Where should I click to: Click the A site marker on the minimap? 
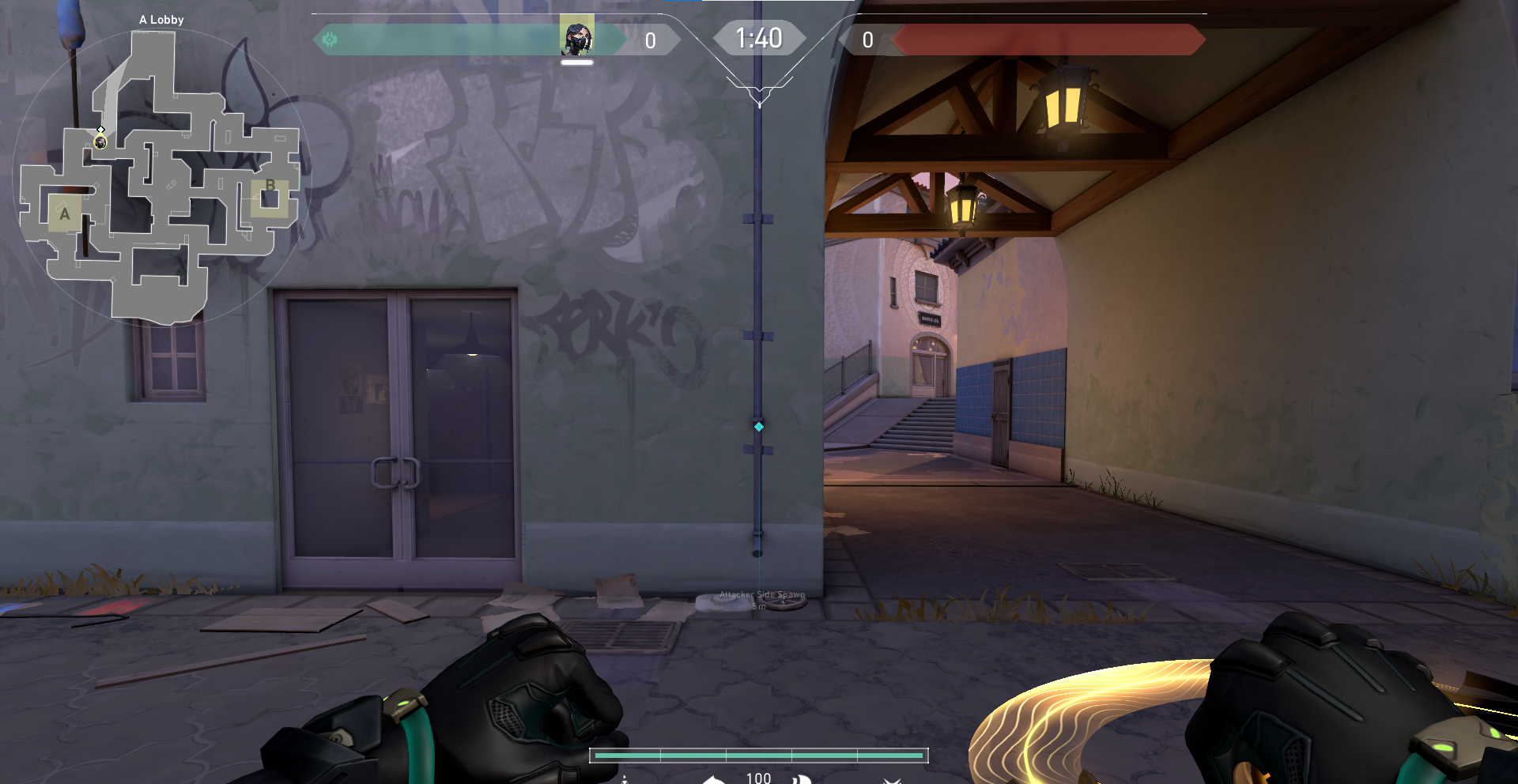click(x=65, y=212)
